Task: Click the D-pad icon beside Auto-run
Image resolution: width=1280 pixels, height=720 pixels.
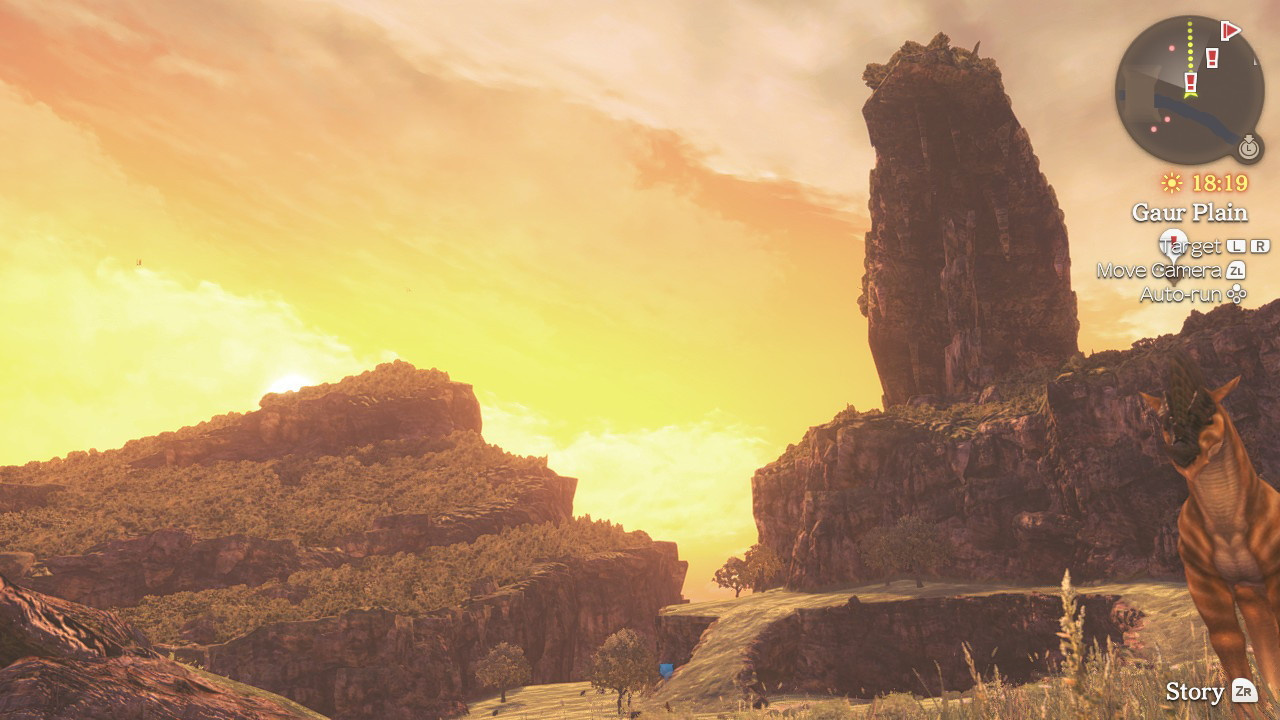Action: [1238, 293]
